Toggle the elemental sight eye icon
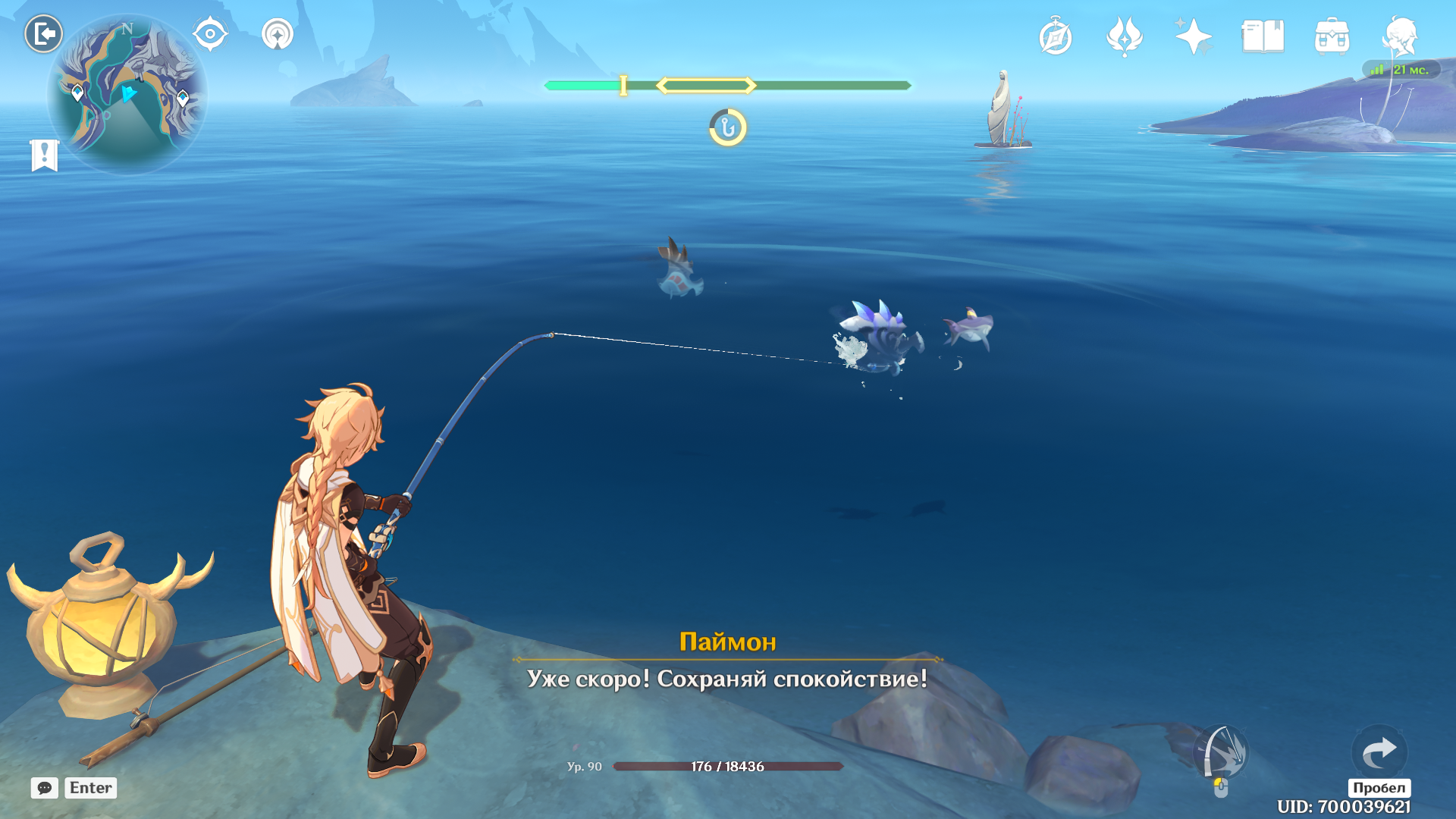Image resolution: width=1456 pixels, height=819 pixels. (x=210, y=34)
